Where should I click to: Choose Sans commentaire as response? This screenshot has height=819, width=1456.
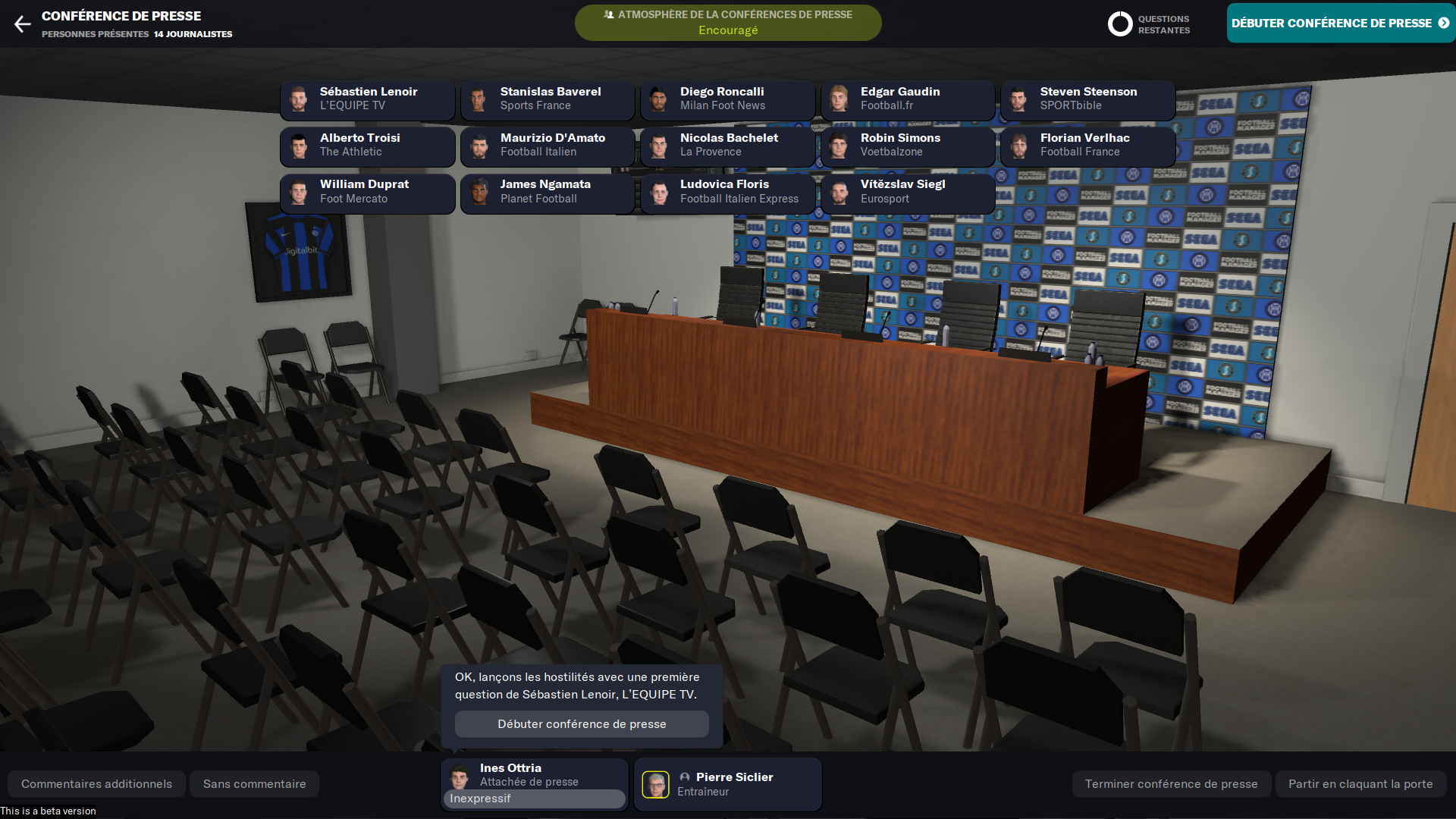(254, 783)
